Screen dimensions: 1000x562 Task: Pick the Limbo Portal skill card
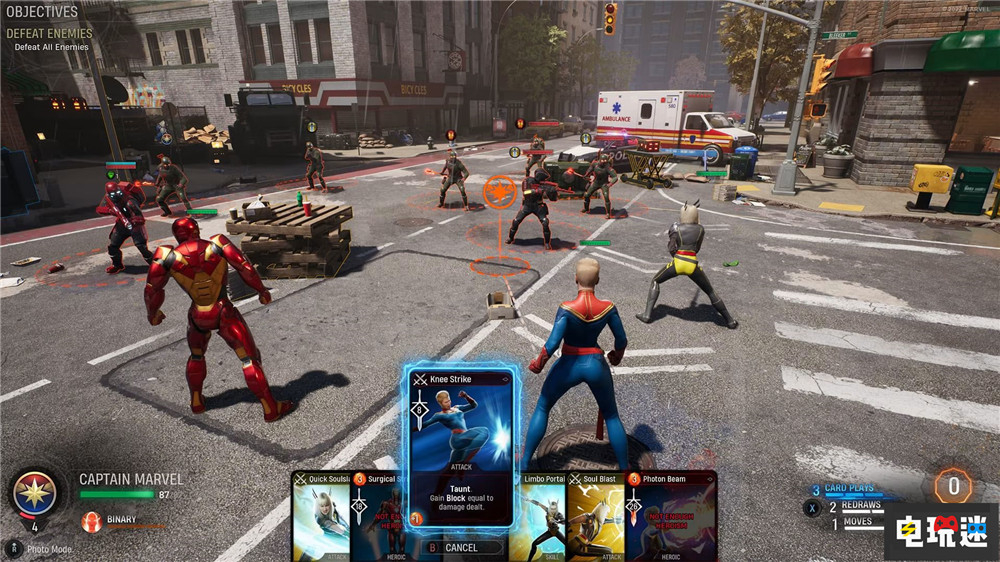[540, 518]
